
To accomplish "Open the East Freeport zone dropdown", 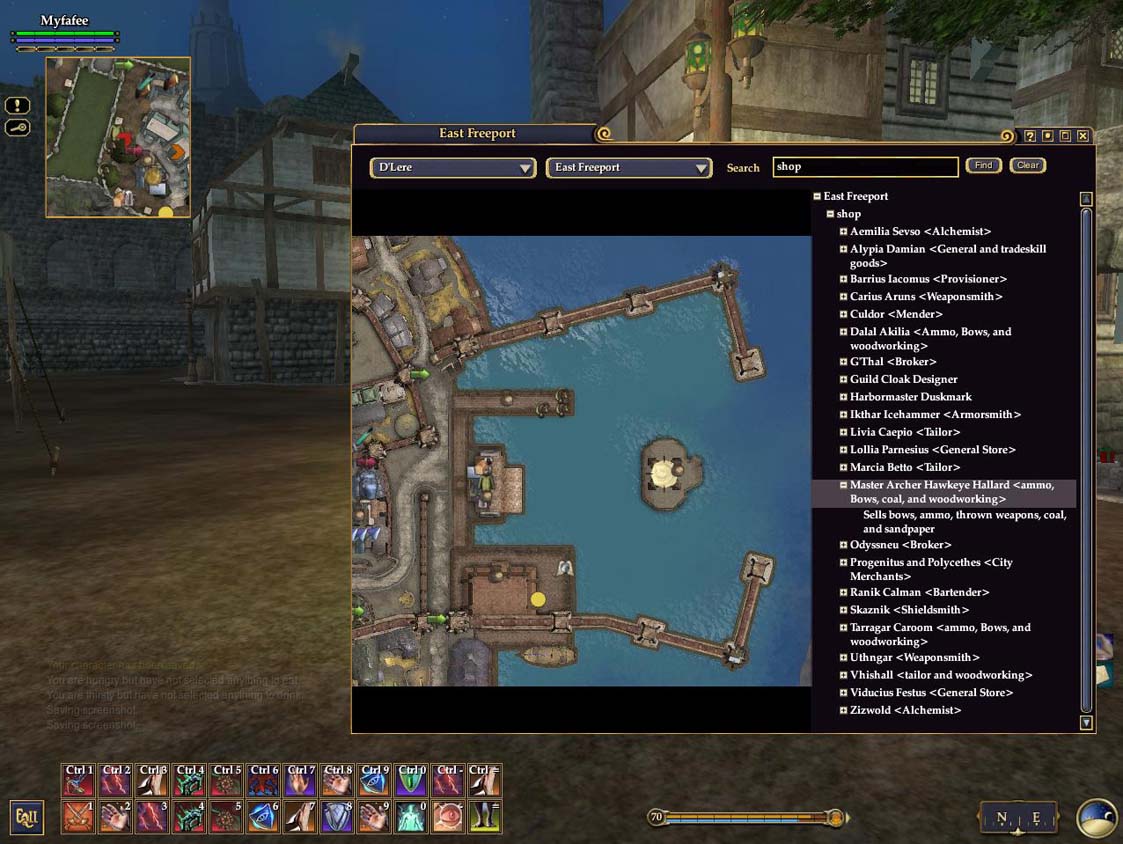I will point(628,168).
